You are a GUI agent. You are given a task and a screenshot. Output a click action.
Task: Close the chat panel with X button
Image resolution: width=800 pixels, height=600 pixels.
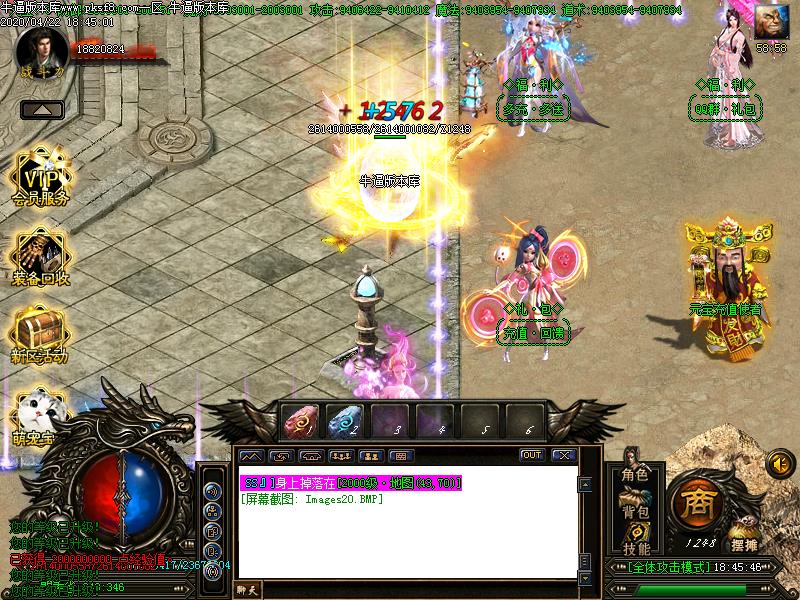564,455
